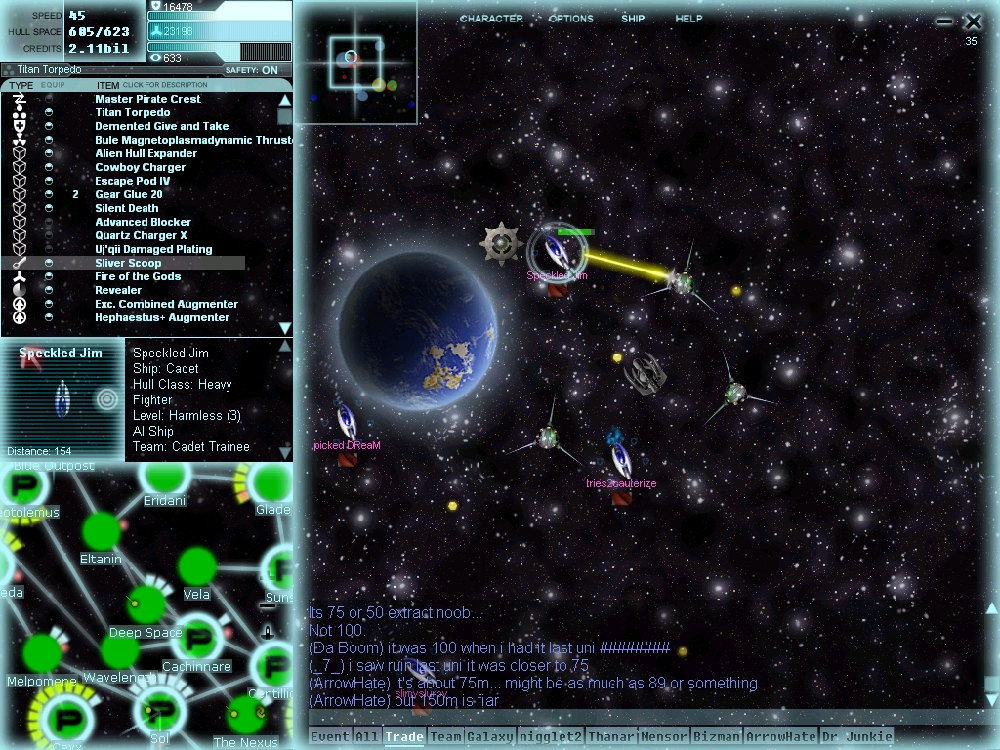Open the Ship menu

pos(633,19)
